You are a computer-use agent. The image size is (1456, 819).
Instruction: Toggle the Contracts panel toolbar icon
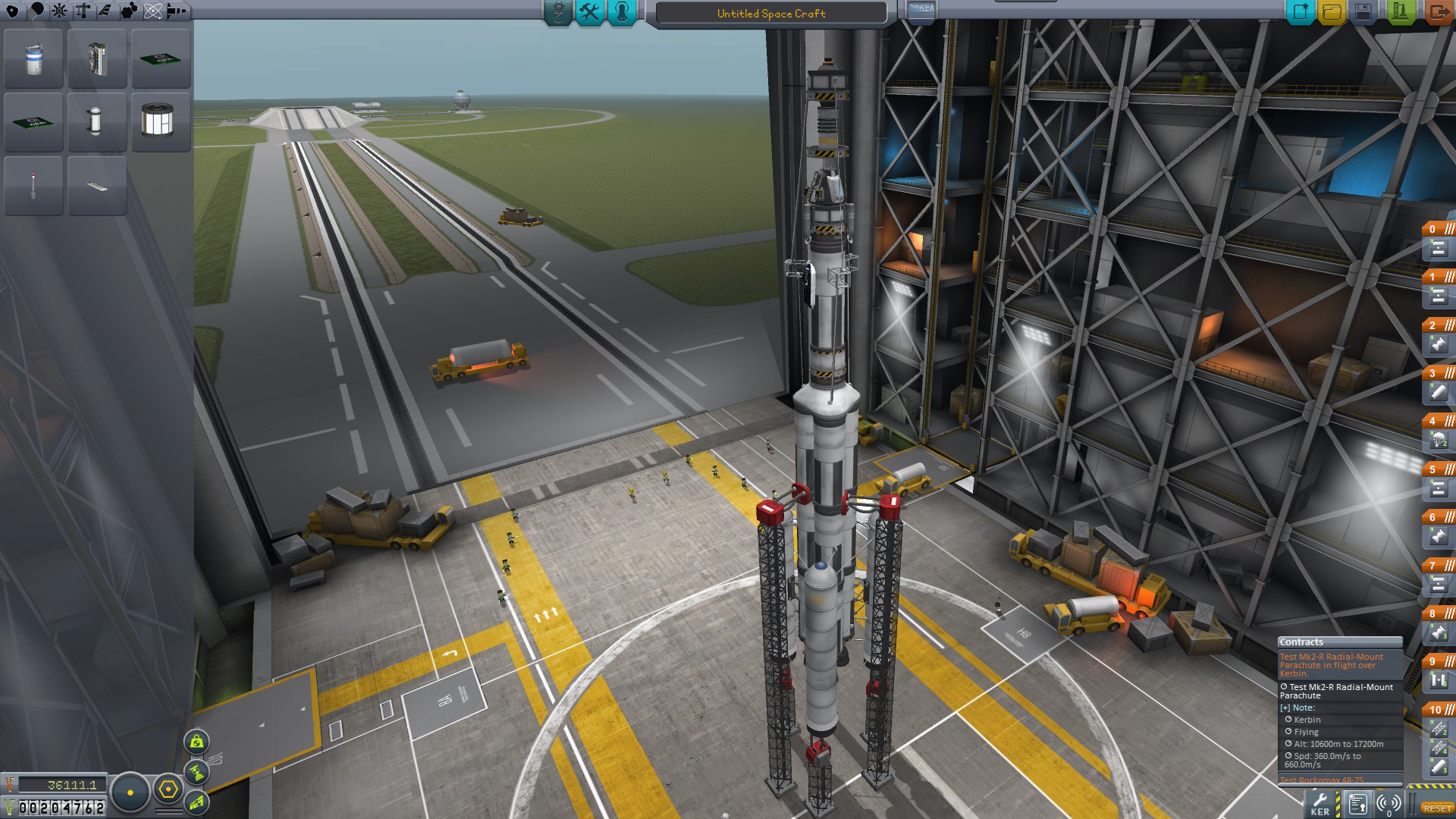(1357, 804)
